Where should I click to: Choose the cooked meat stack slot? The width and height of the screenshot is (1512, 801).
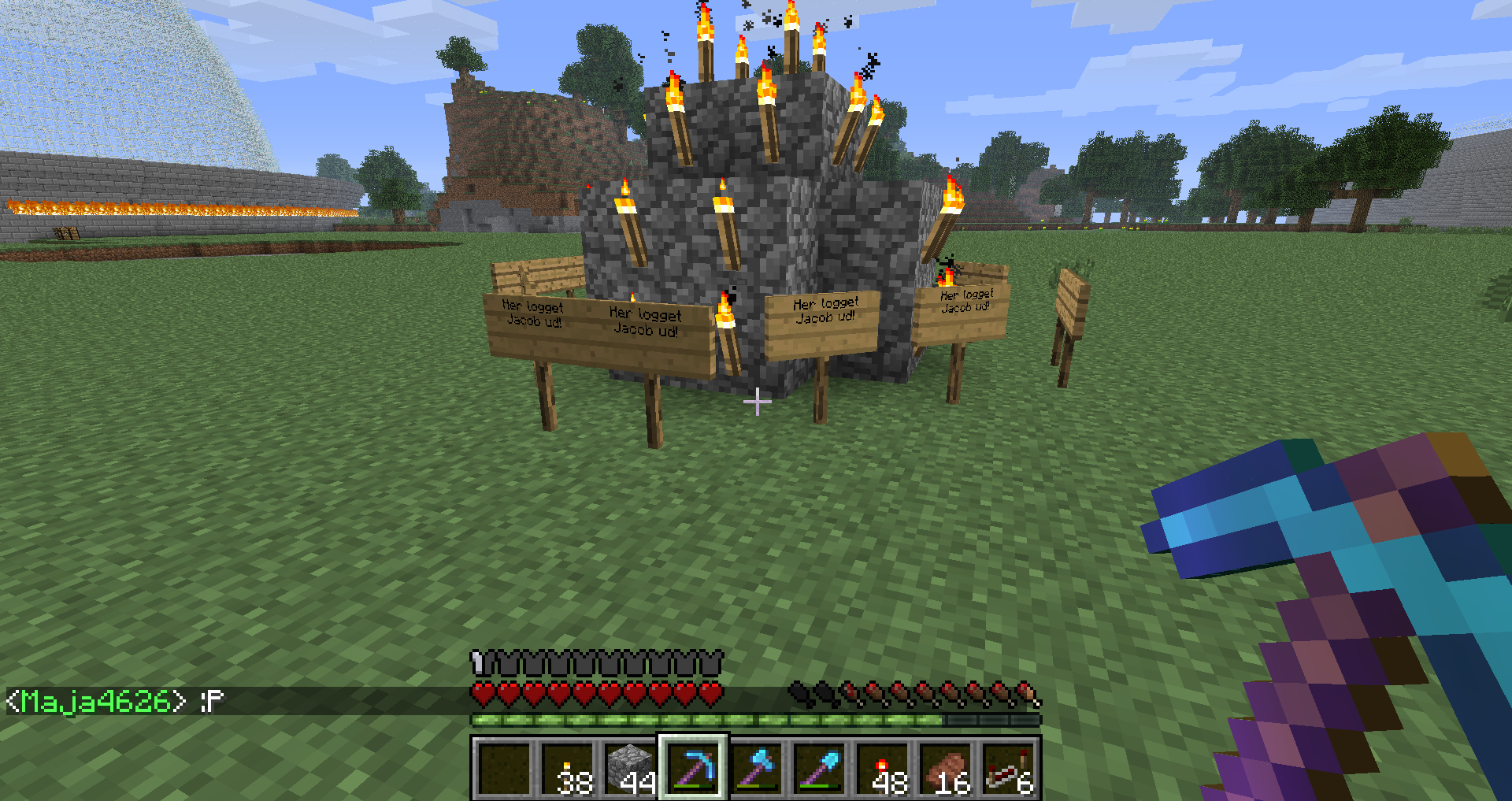(945, 768)
